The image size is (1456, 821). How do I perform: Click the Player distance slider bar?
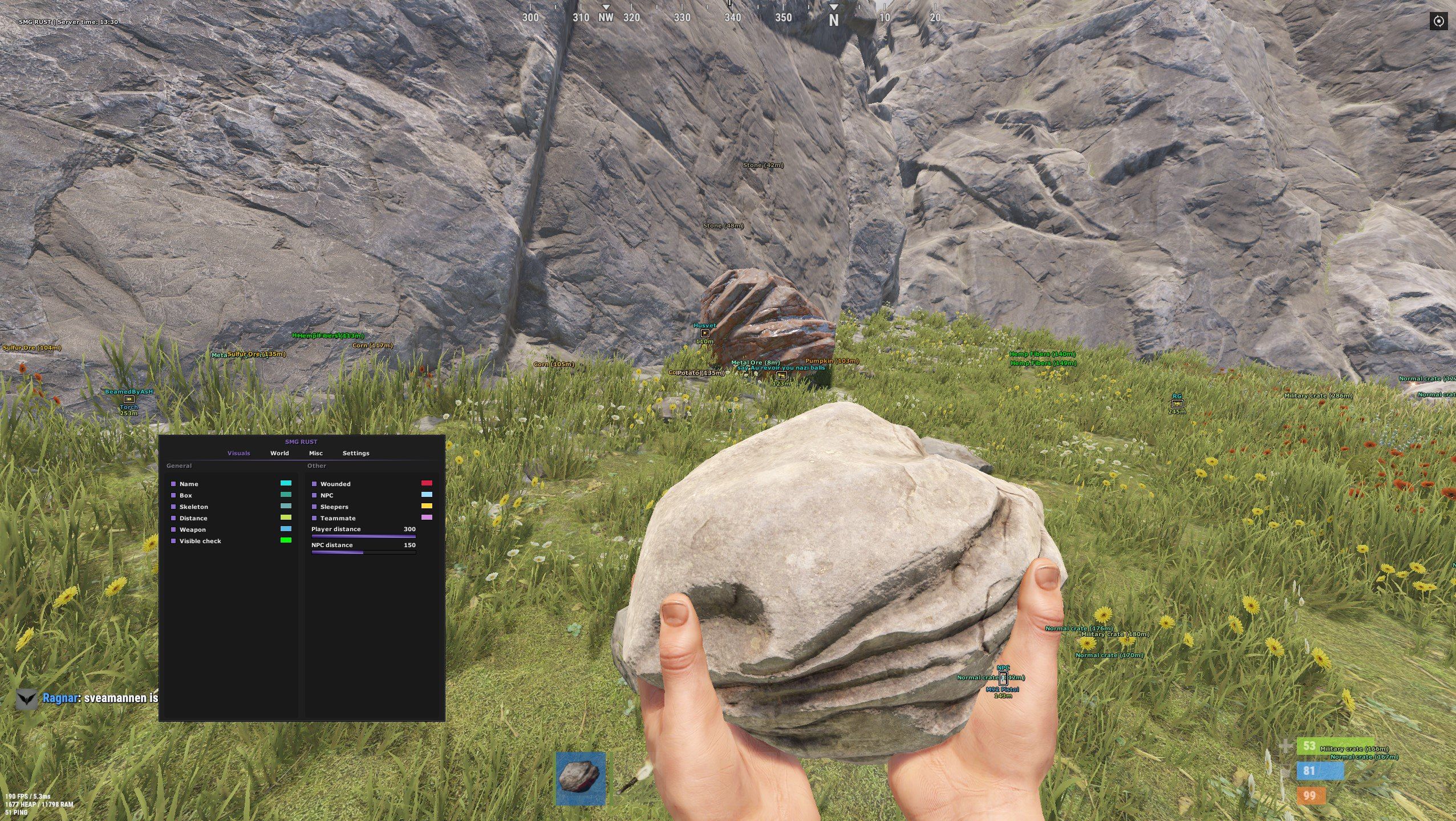click(363, 536)
